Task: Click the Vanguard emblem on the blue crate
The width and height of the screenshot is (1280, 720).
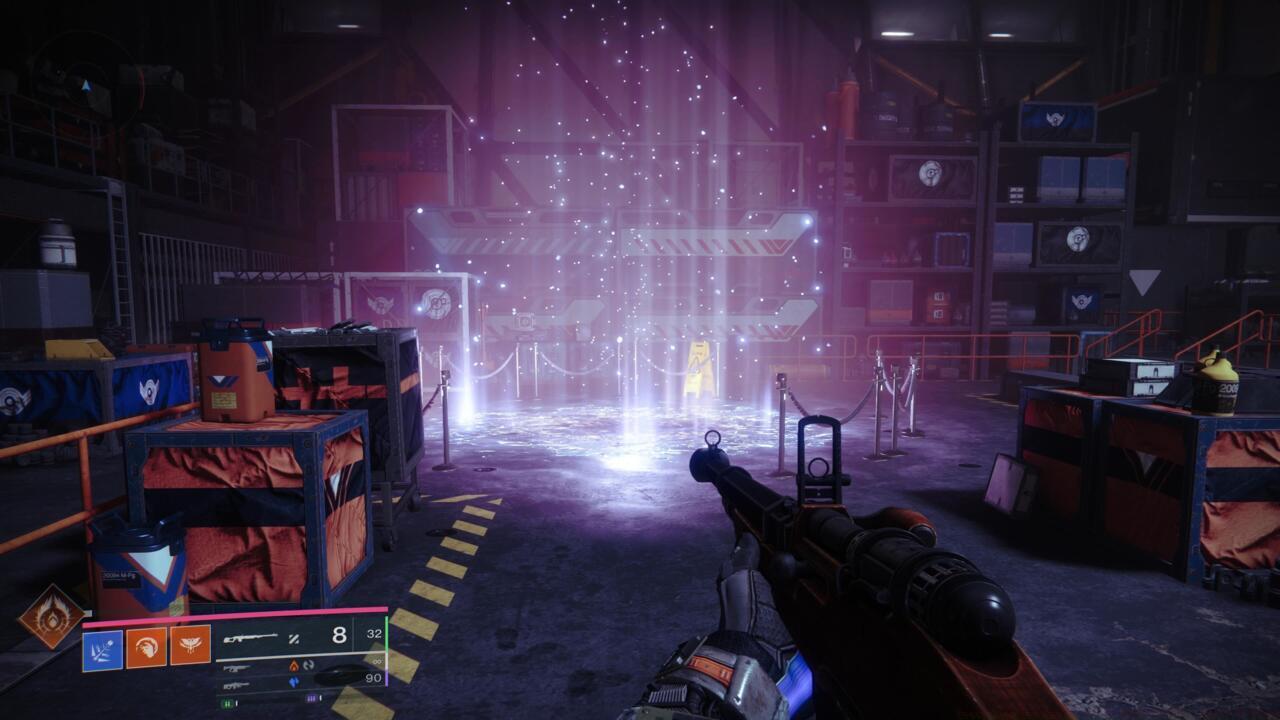Action: pyautogui.click(x=149, y=390)
